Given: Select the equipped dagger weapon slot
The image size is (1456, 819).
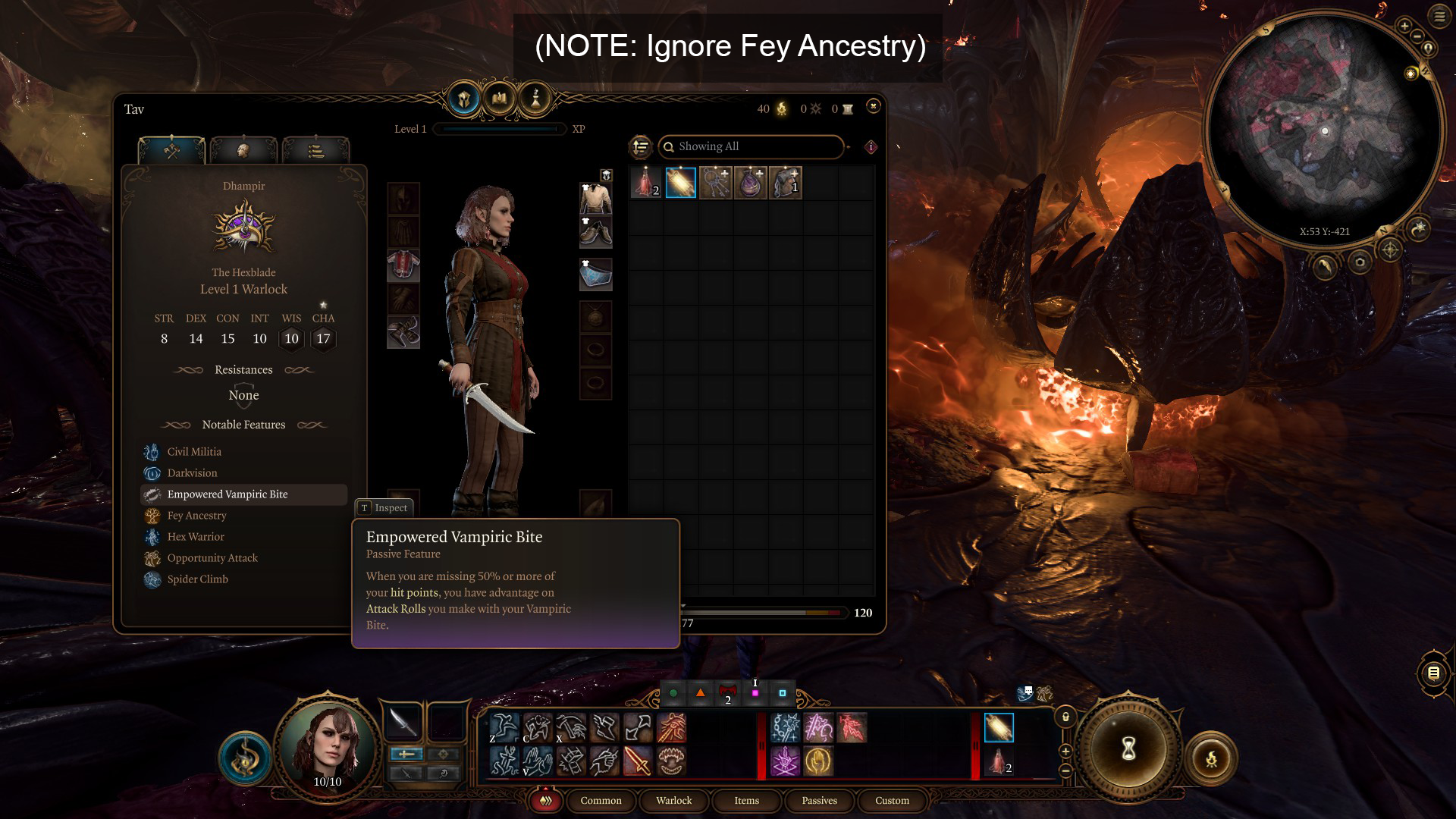Looking at the screenshot, I should pos(402,721).
